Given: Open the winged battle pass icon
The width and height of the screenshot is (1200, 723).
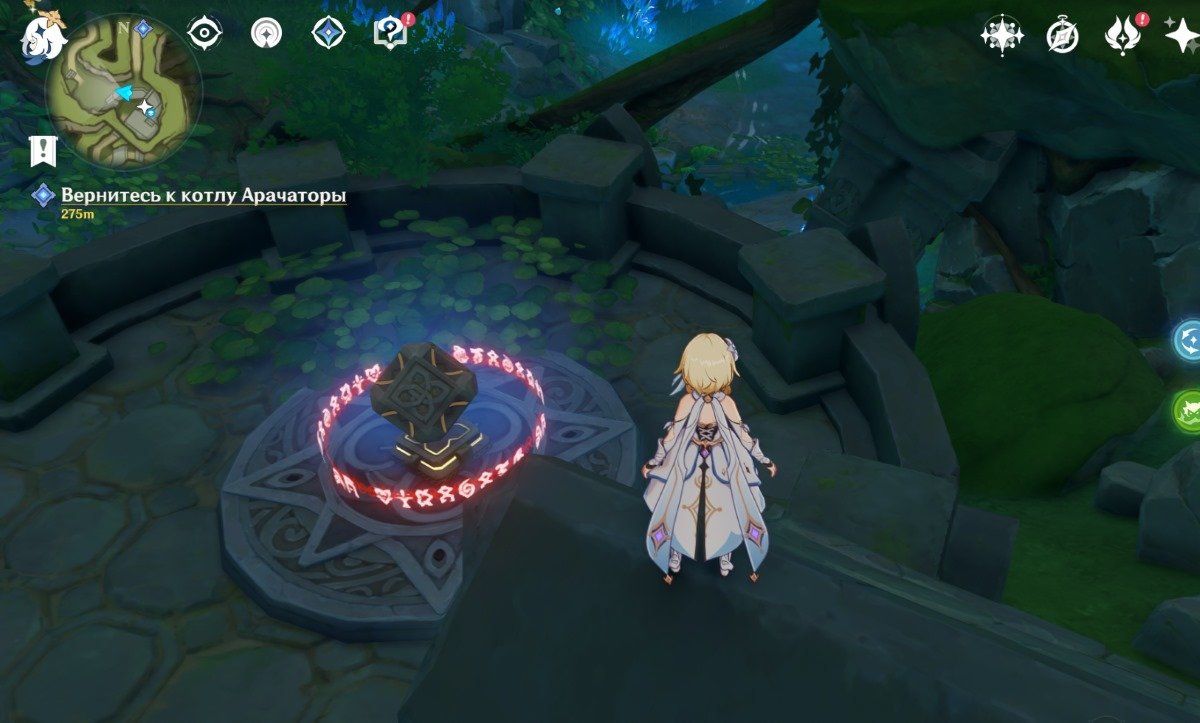Looking at the screenshot, I should [x=1122, y=37].
